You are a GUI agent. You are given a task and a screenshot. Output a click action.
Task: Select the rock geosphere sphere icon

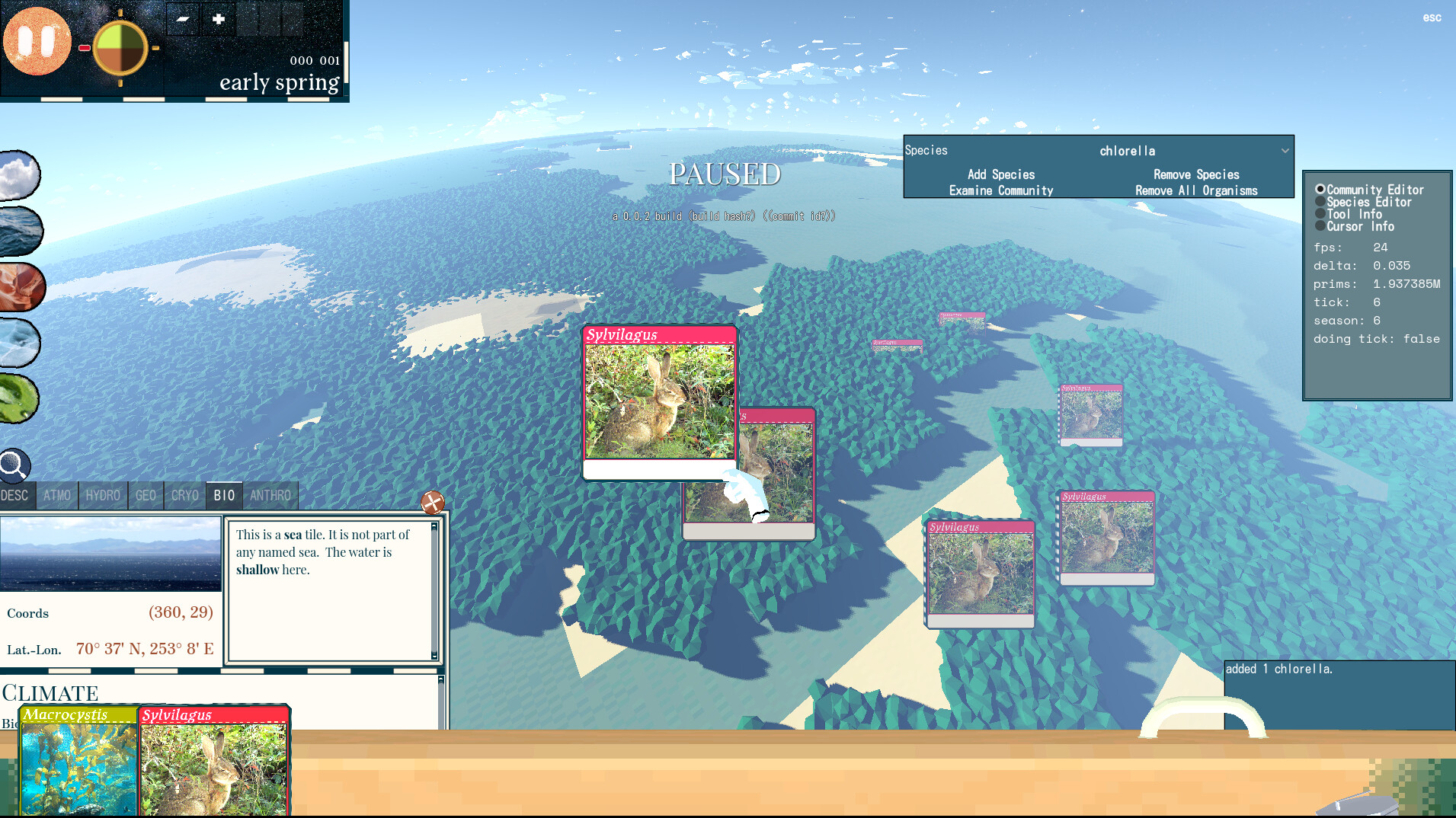20,287
